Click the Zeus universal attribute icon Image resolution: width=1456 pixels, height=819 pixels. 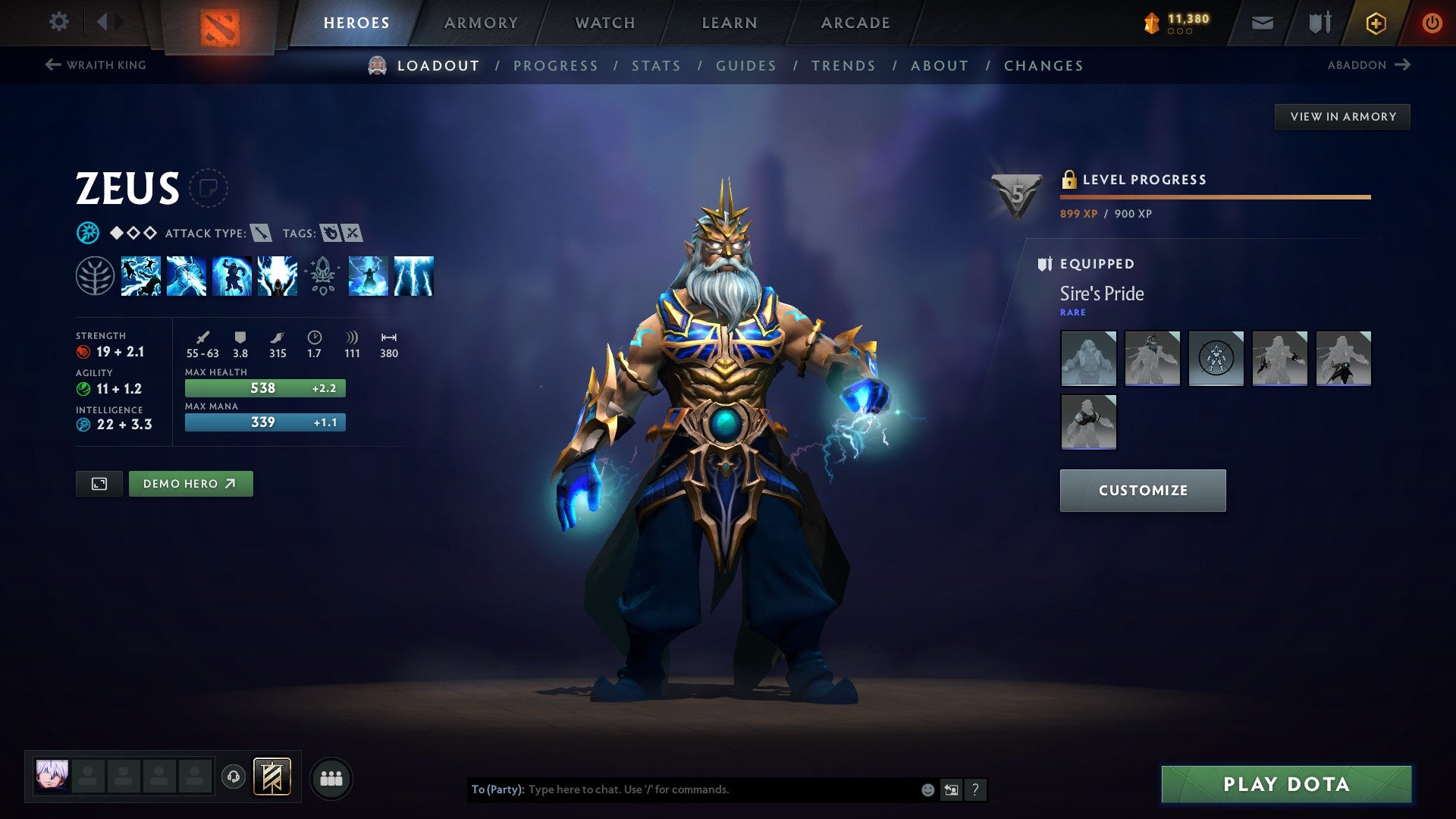click(87, 233)
